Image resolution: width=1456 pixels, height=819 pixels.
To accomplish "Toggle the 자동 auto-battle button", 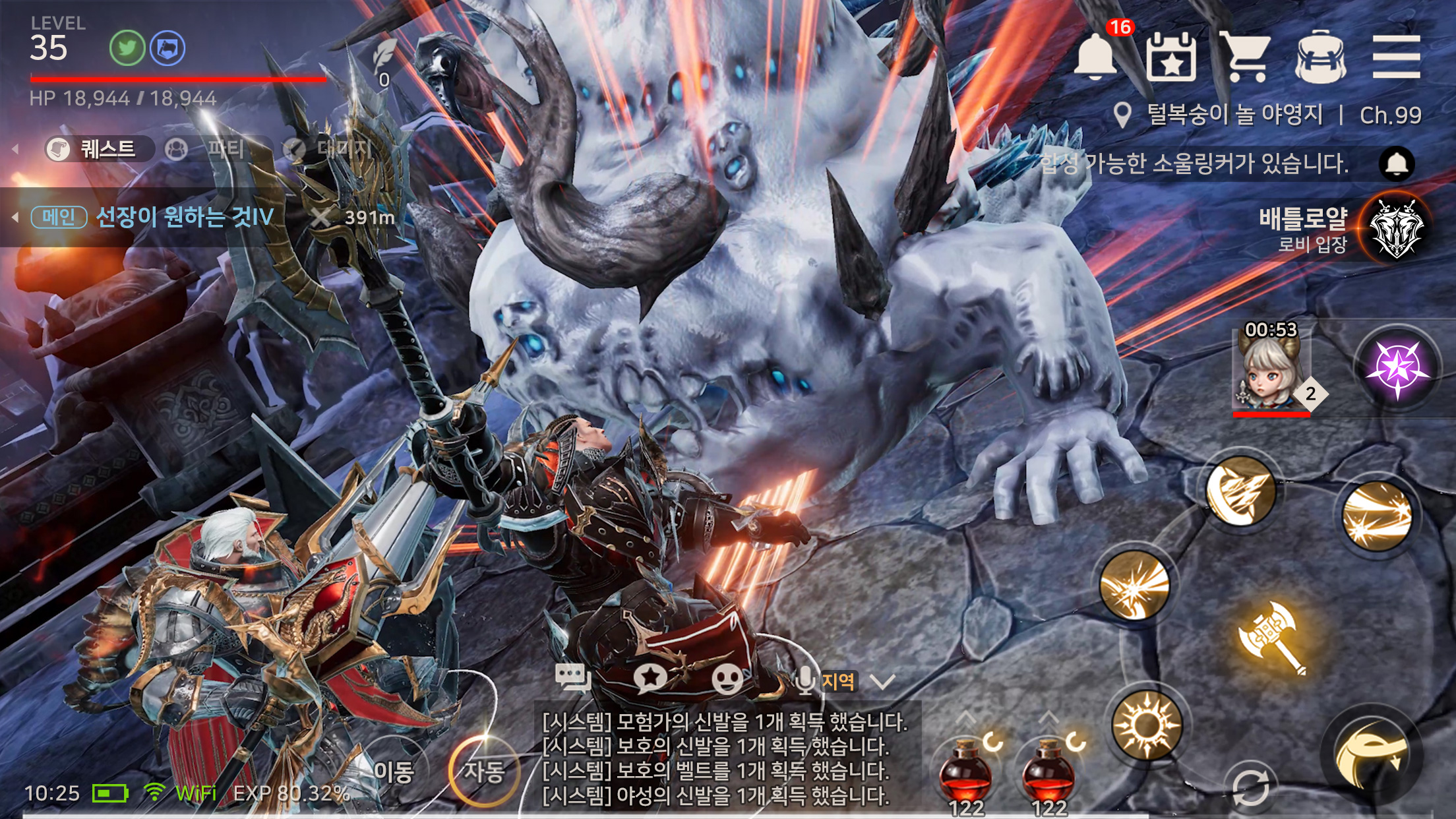I will pos(484,771).
